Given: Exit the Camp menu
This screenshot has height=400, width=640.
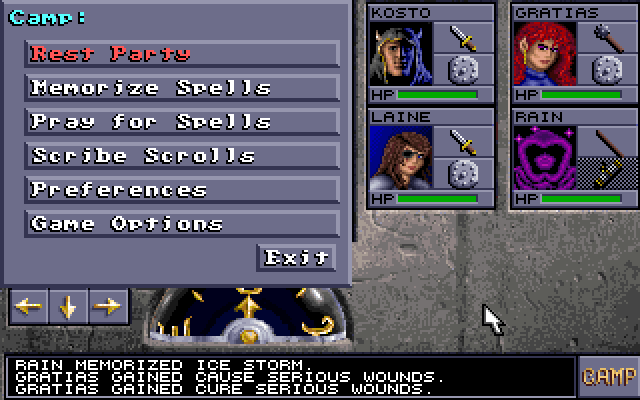Looking at the screenshot, I should click(296, 258).
